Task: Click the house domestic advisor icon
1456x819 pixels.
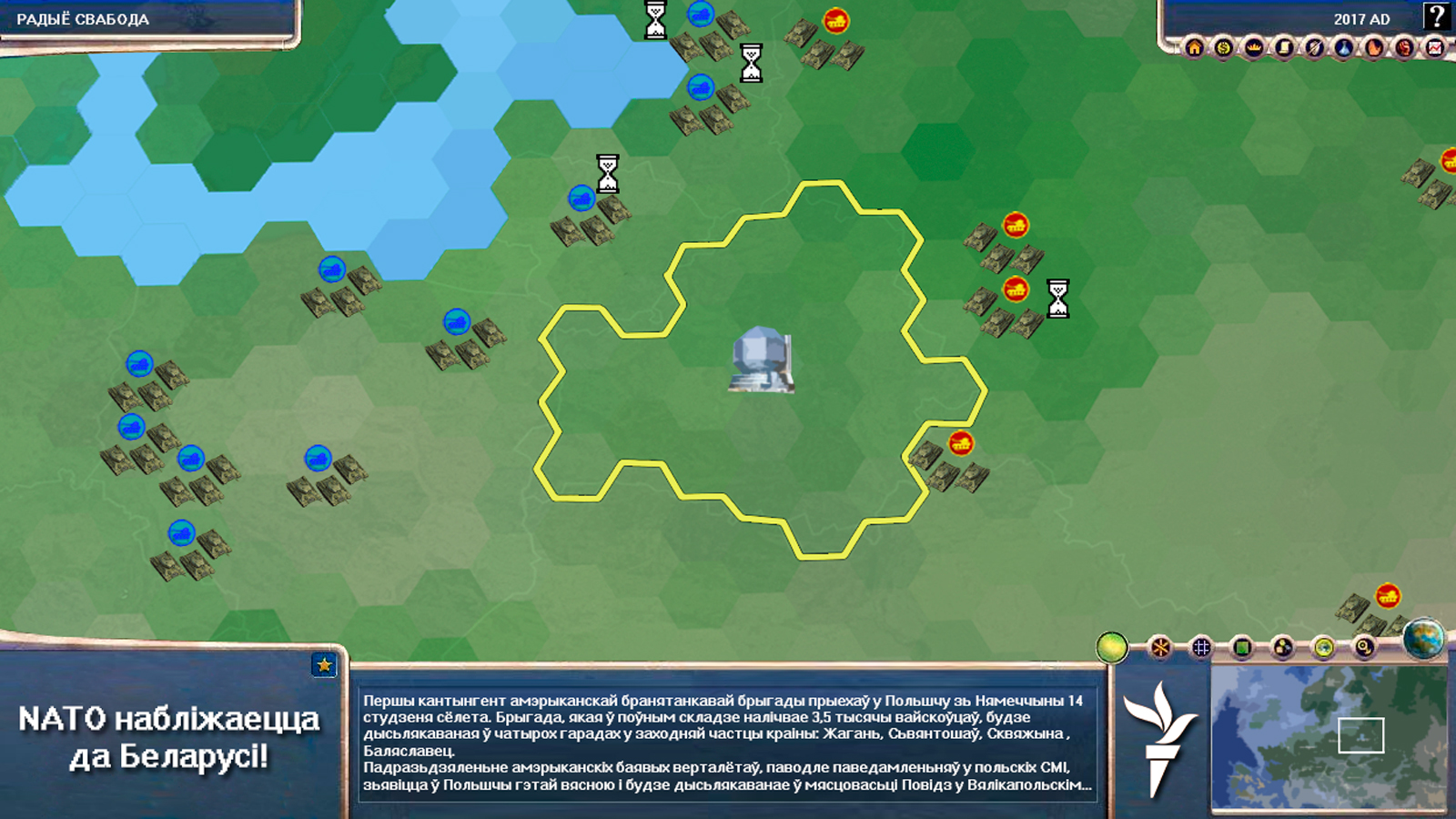Action: click(1194, 47)
